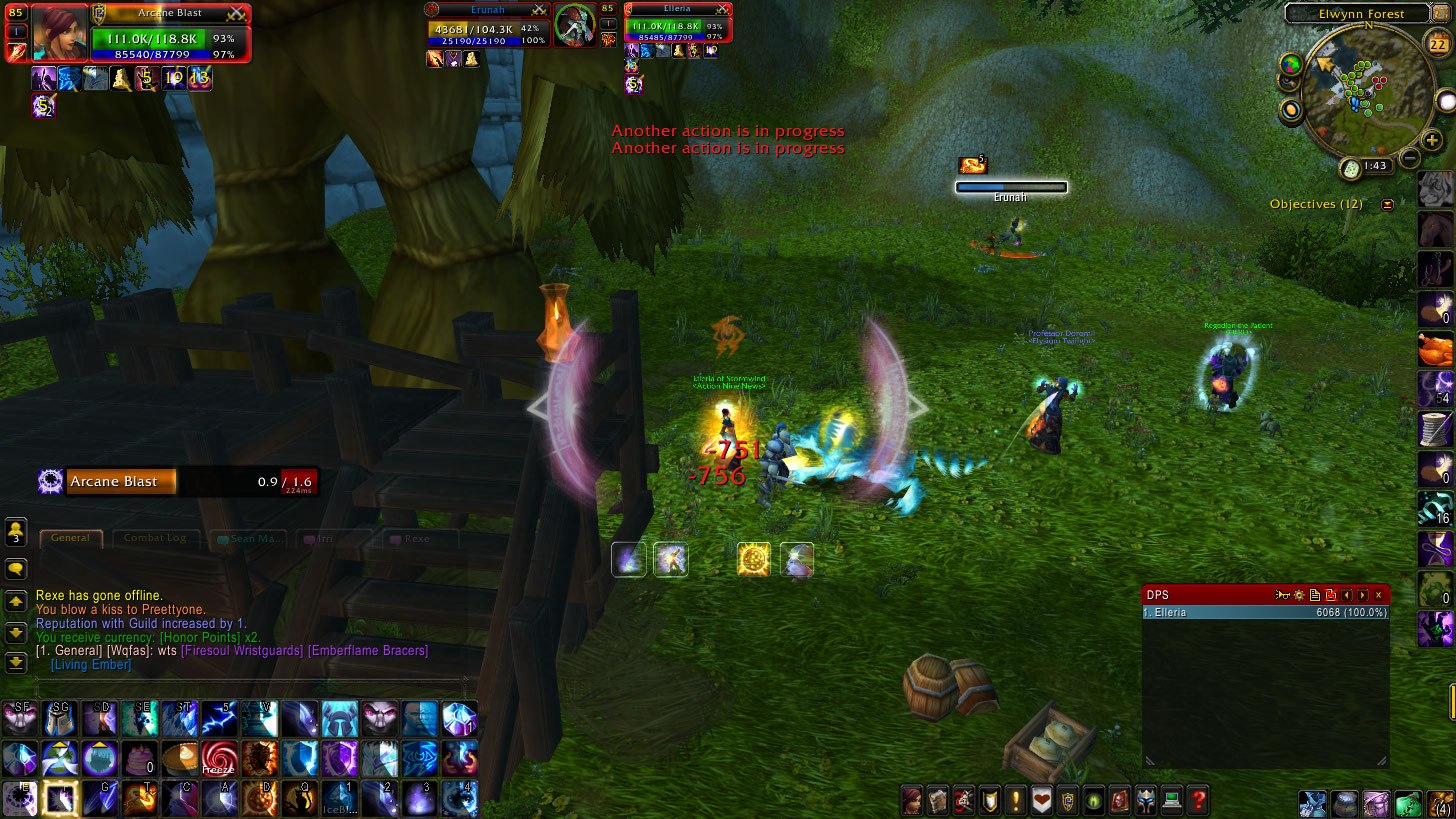
Task: Collapse the Objectives tracker
Action: pos(1387,204)
